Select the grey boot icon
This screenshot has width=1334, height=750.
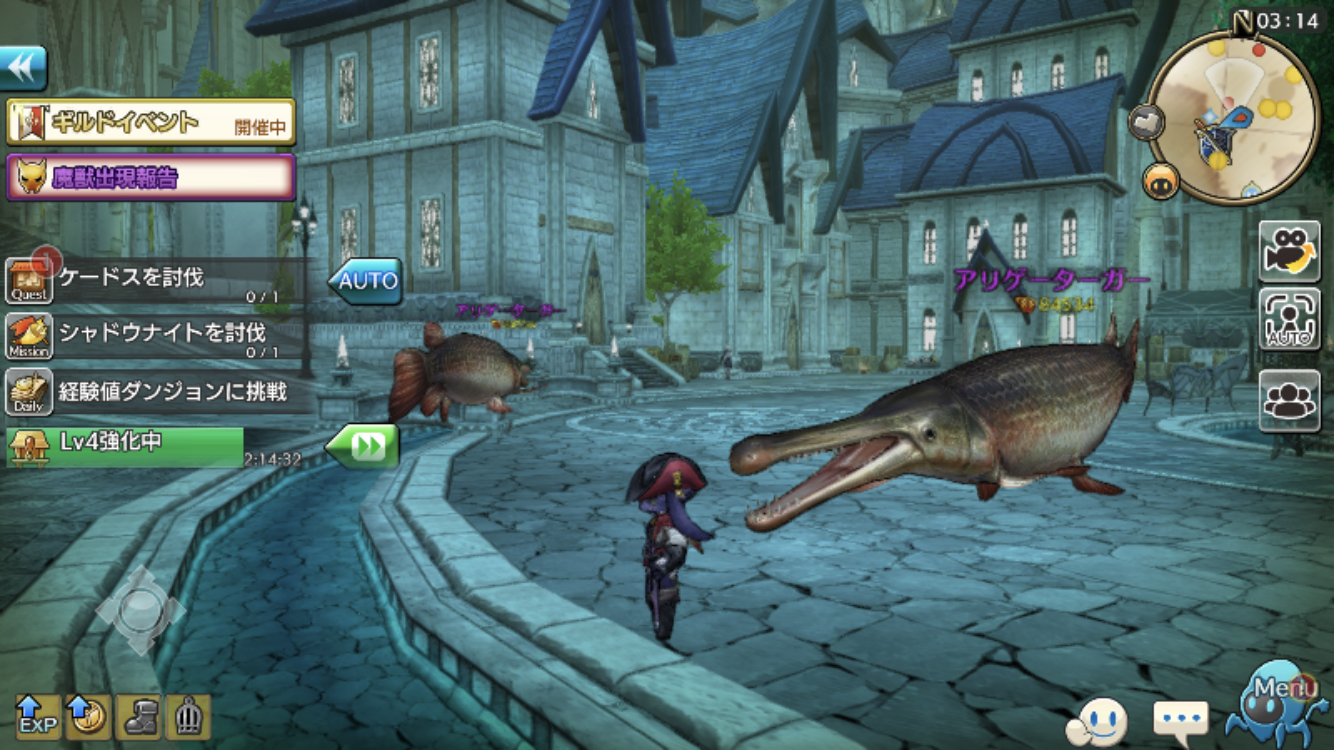pyautogui.click(x=138, y=716)
